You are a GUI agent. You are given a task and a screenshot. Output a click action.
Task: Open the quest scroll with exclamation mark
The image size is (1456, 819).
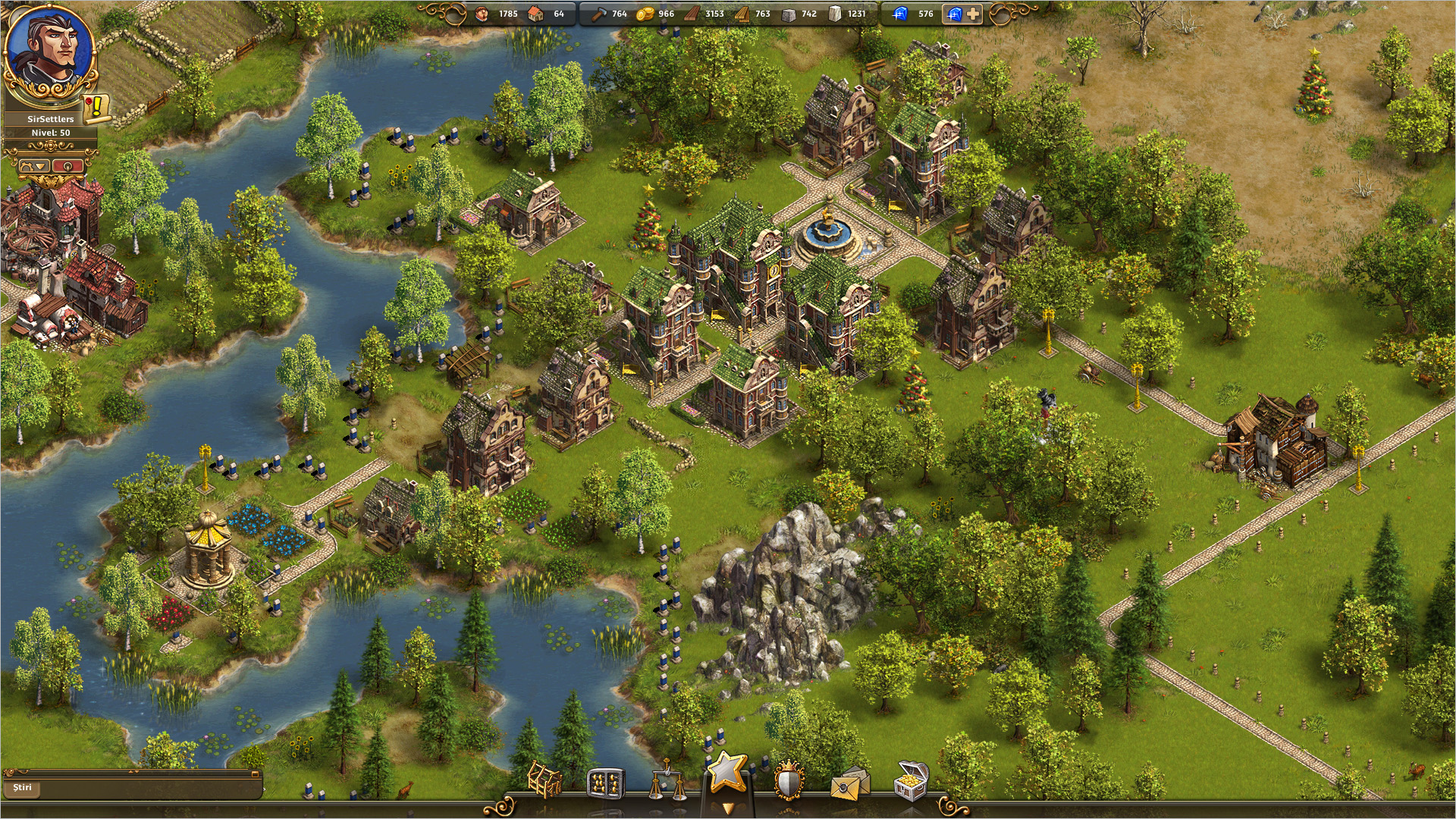tap(97, 108)
